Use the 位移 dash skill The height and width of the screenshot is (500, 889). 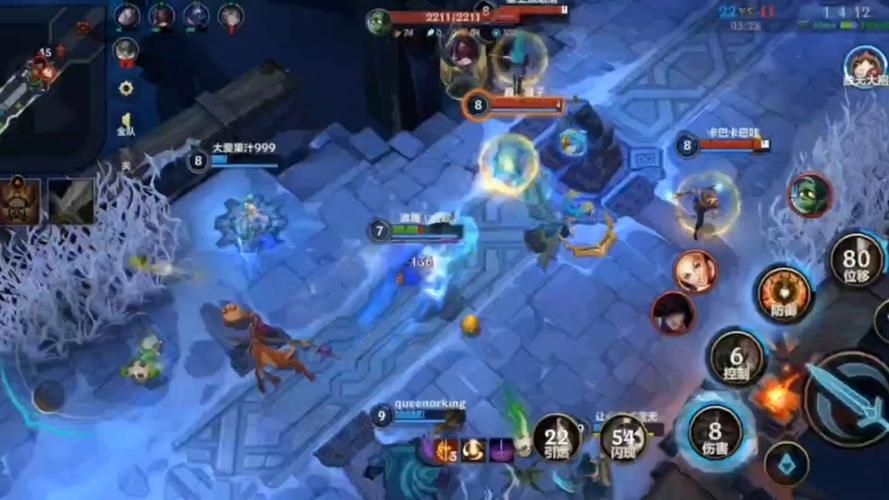[857, 260]
